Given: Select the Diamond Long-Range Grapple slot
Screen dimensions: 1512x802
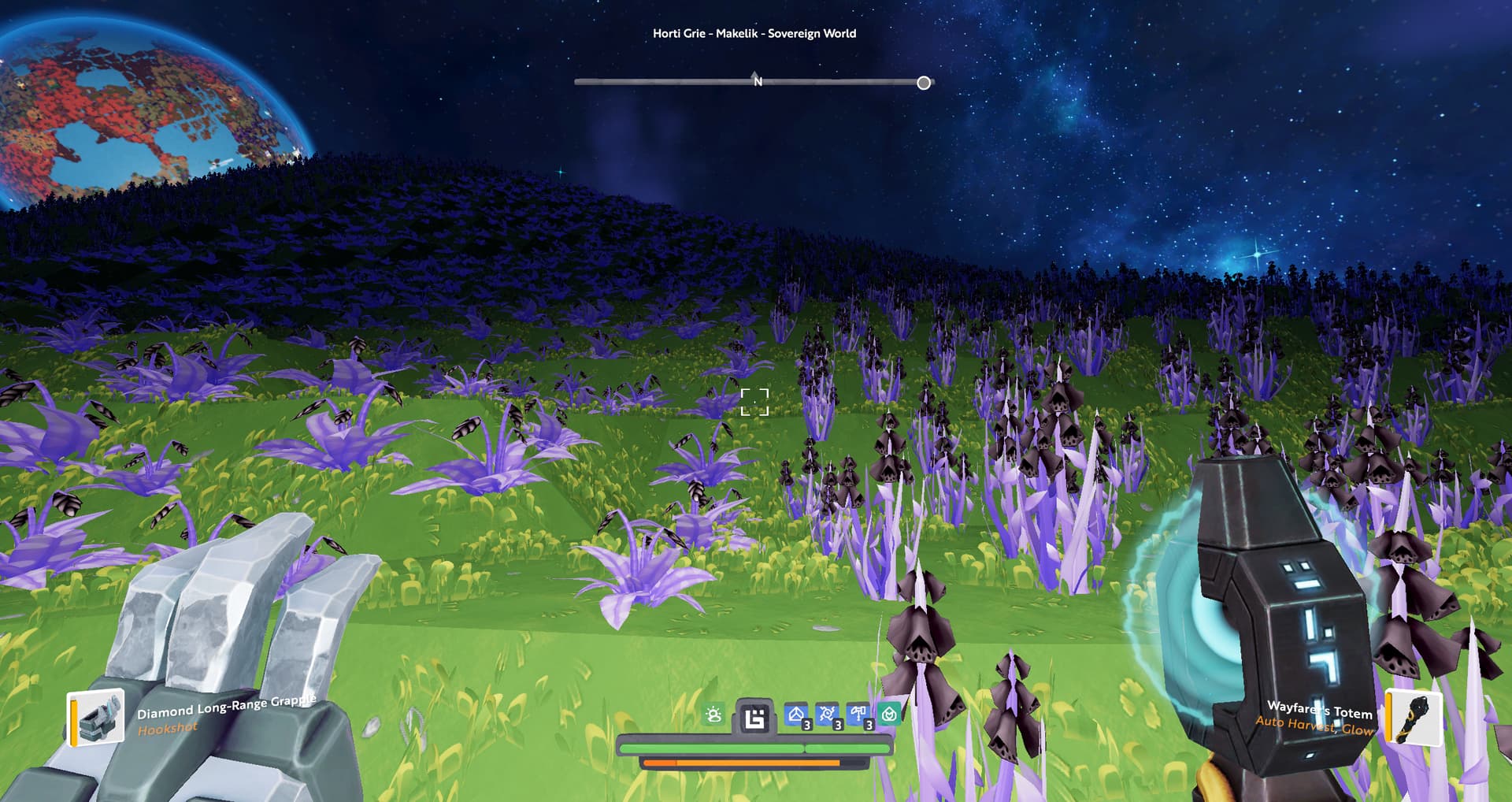Looking at the screenshot, I should pos(96,717).
